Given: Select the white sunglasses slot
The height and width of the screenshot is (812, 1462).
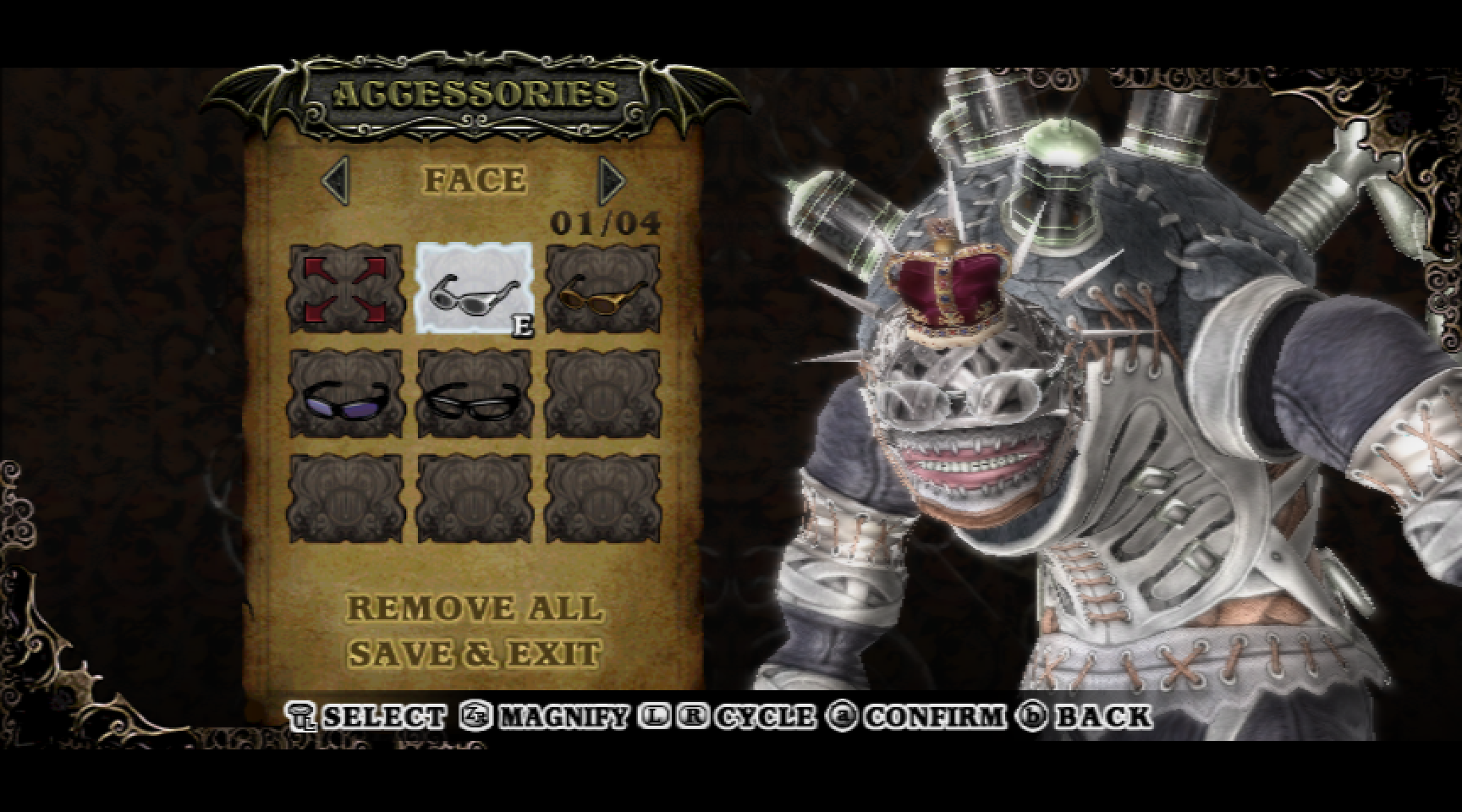Looking at the screenshot, I should 474,288.
